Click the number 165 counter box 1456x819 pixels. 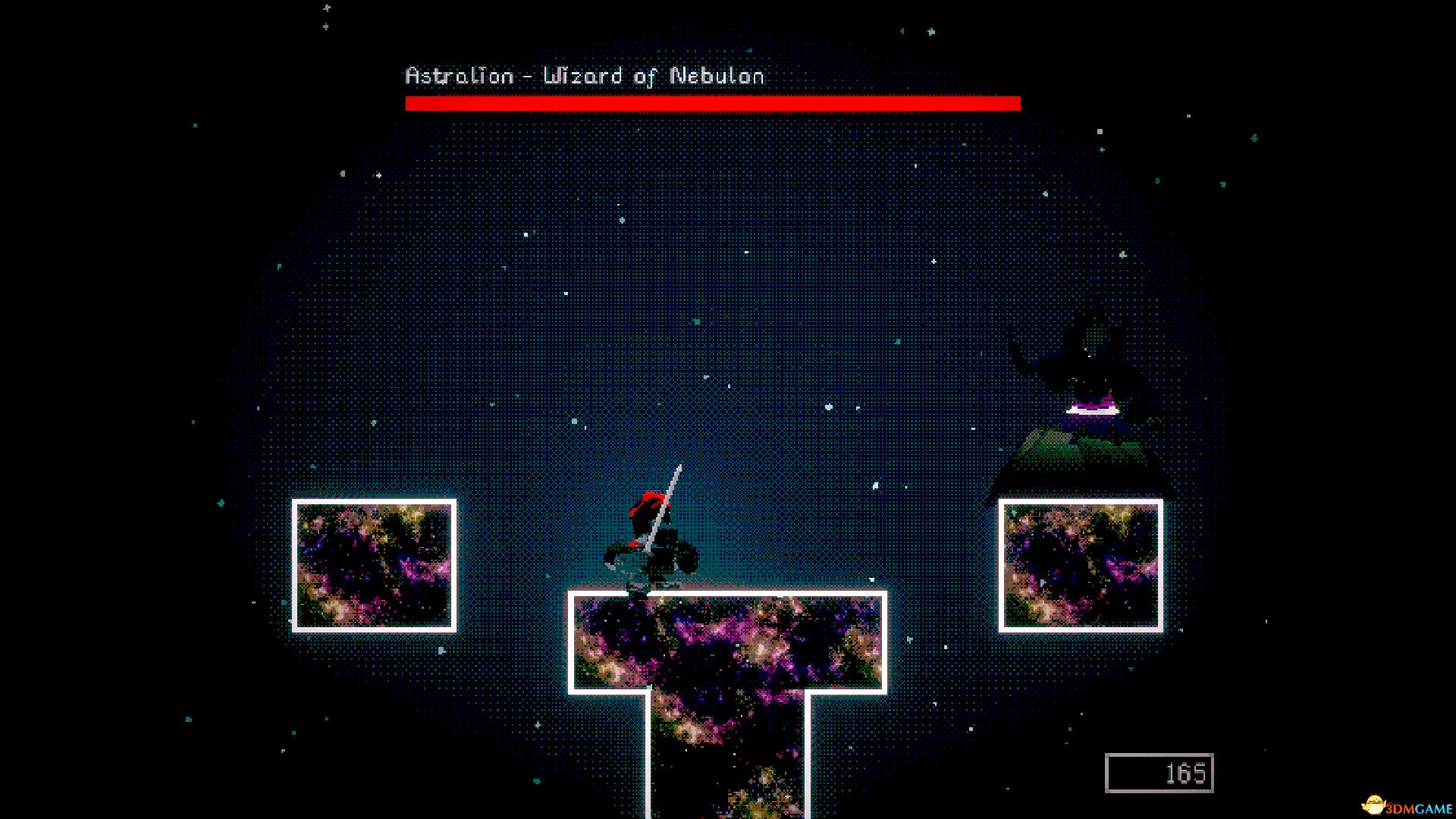(1159, 772)
